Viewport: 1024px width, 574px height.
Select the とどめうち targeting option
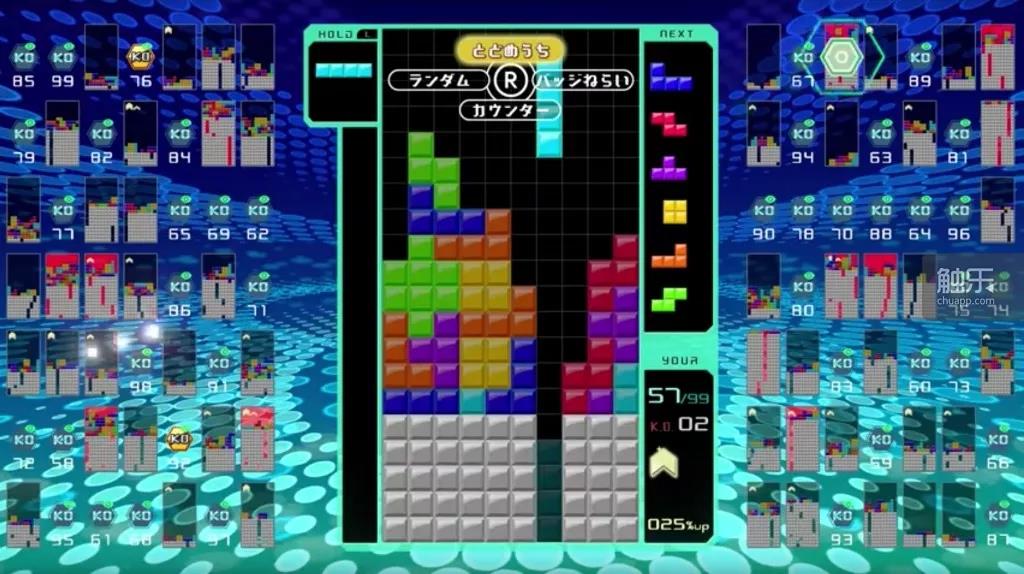(x=511, y=50)
